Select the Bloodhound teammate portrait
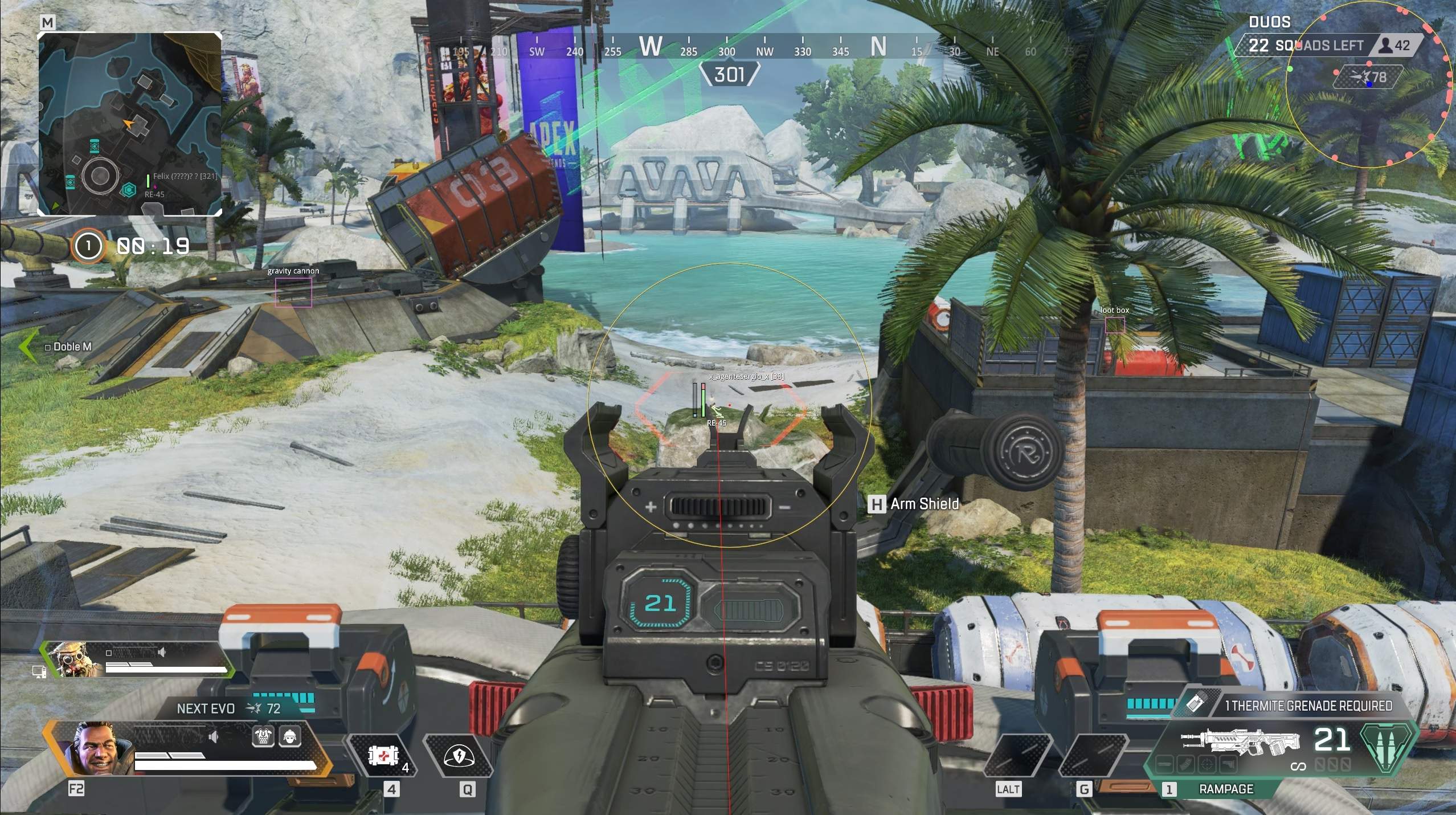Viewport: 1456px width, 815px height. pyautogui.click(x=75, y=659)
